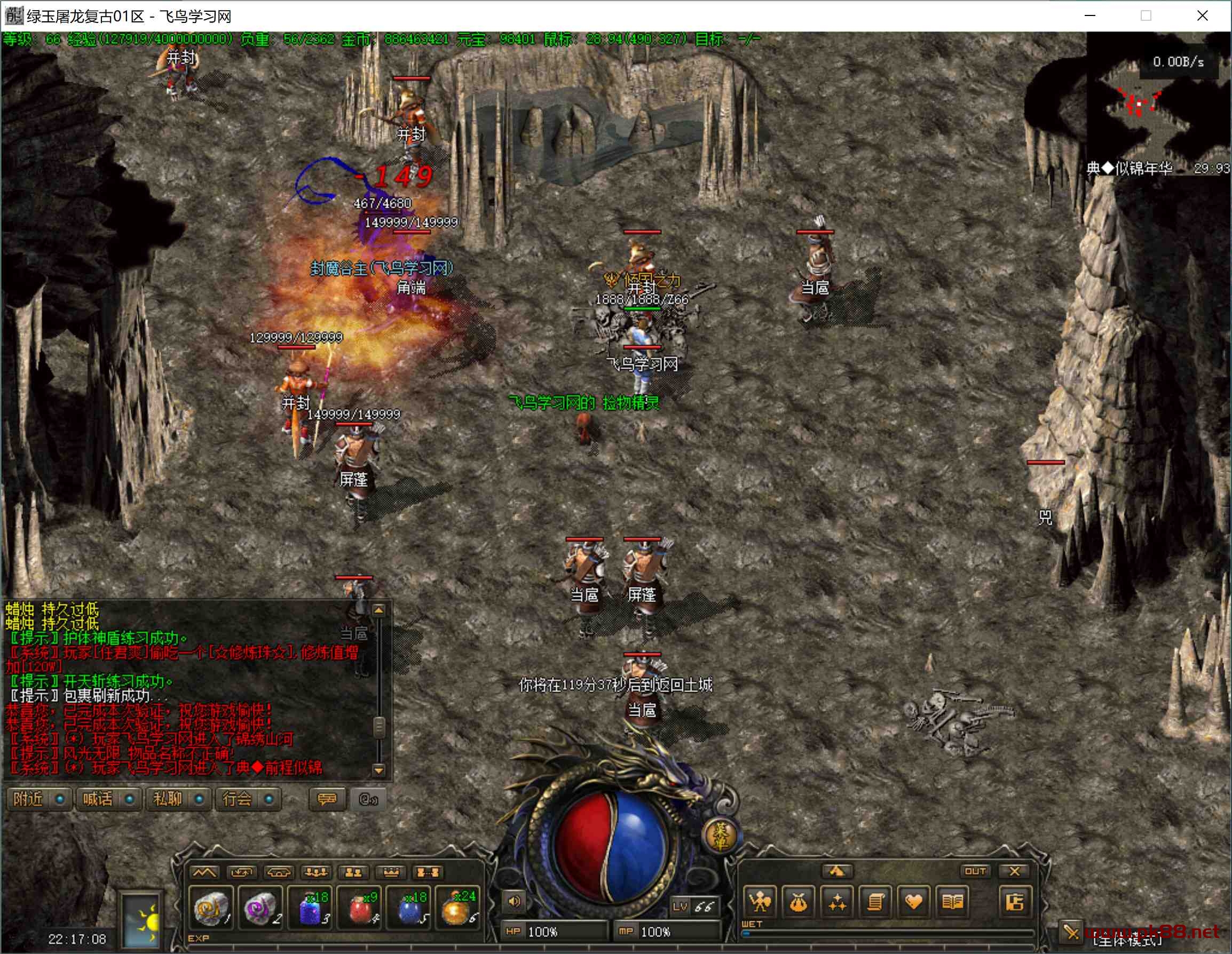Click the heart icon button
This screenshot has width=1232, height=954.
(914, 902)
